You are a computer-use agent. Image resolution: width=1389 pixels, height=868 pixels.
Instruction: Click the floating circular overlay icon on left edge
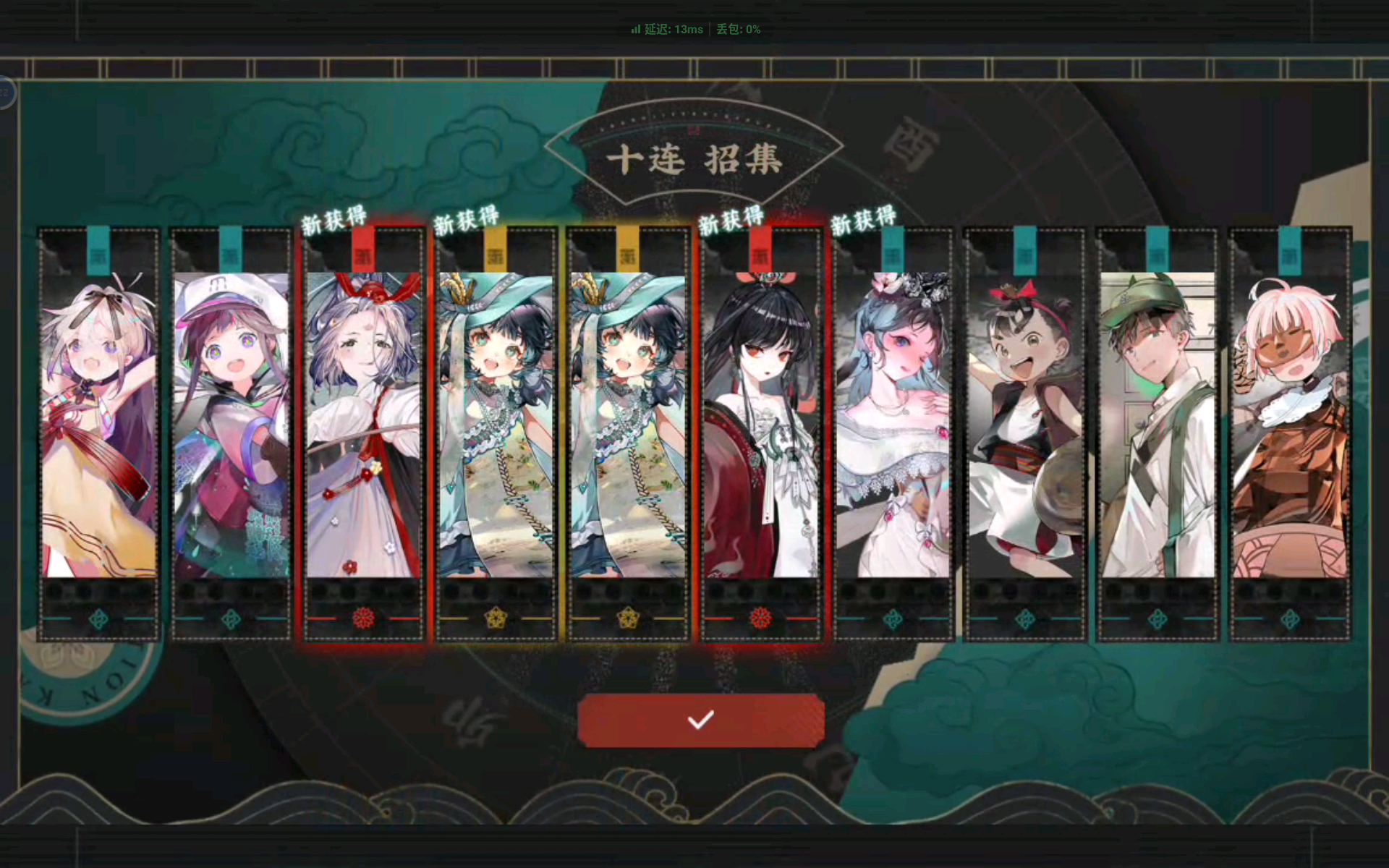coord(7,93)
